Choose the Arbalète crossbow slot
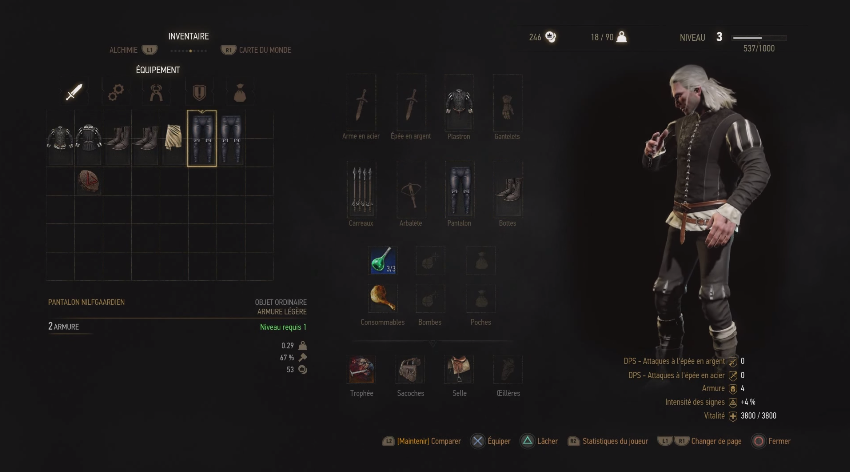Image resolution: width=850 pixels, height=472 pixels. tap(410, 190)
